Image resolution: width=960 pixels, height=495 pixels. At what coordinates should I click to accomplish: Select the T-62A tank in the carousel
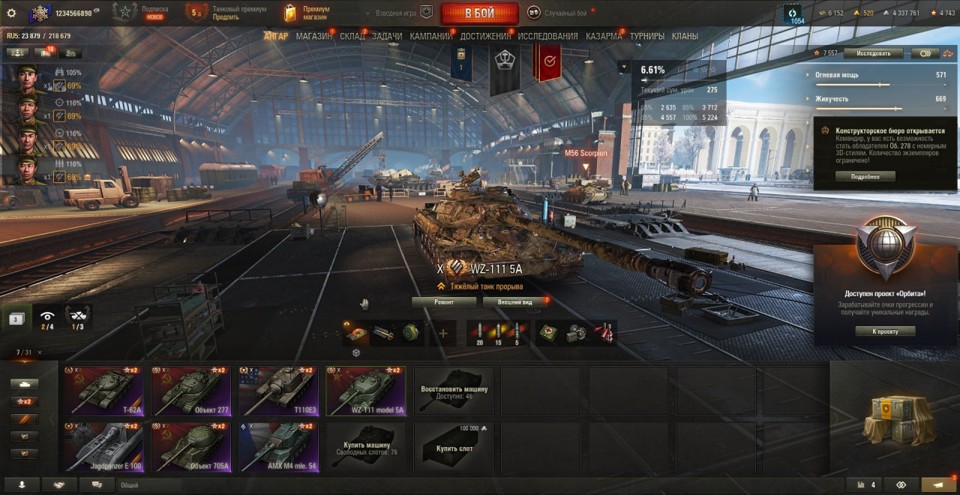point(104,389)
